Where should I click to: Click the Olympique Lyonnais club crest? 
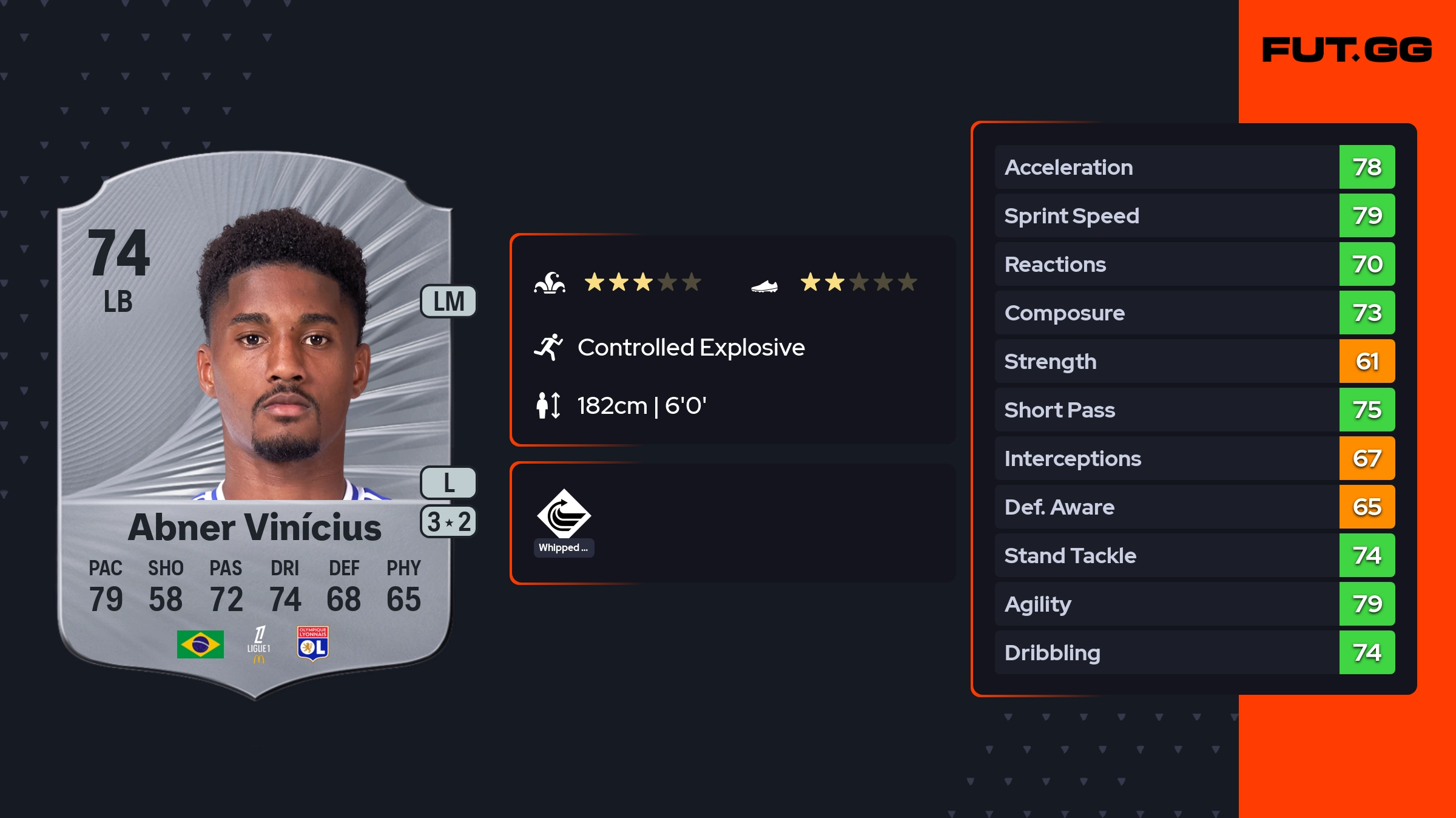click(x=312, y=643)
